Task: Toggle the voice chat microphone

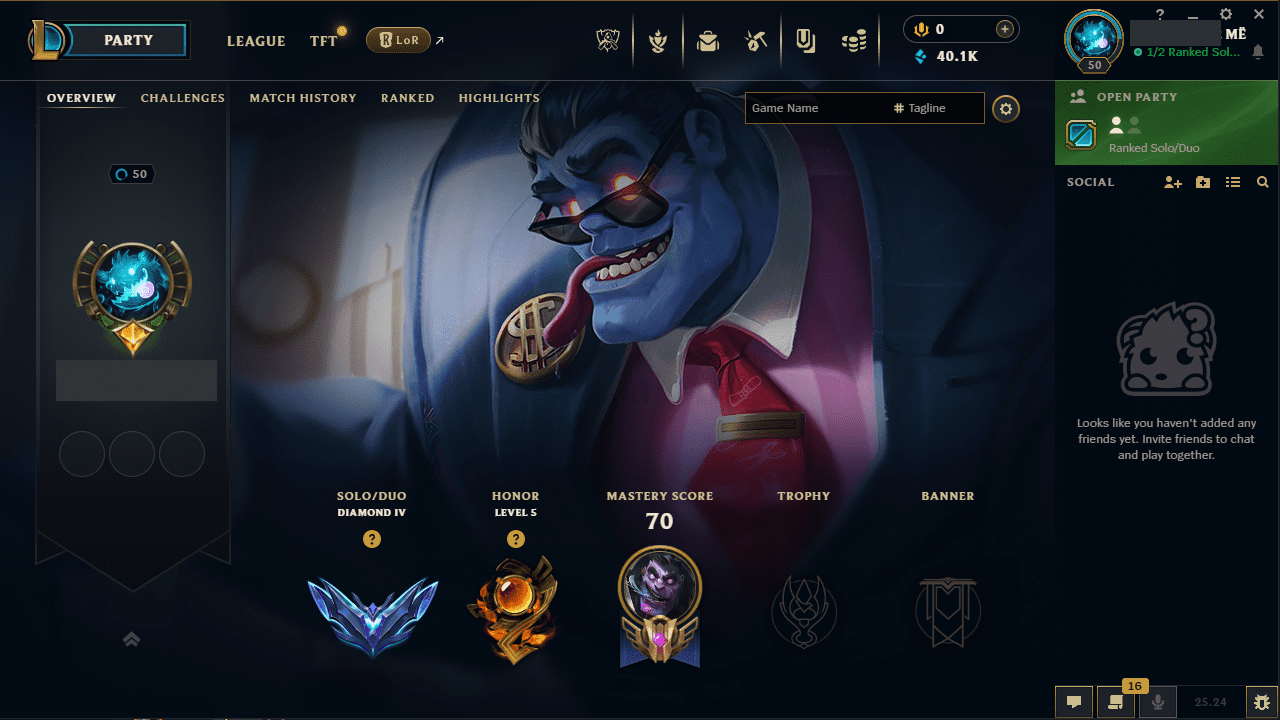Action: [1157, 701]
